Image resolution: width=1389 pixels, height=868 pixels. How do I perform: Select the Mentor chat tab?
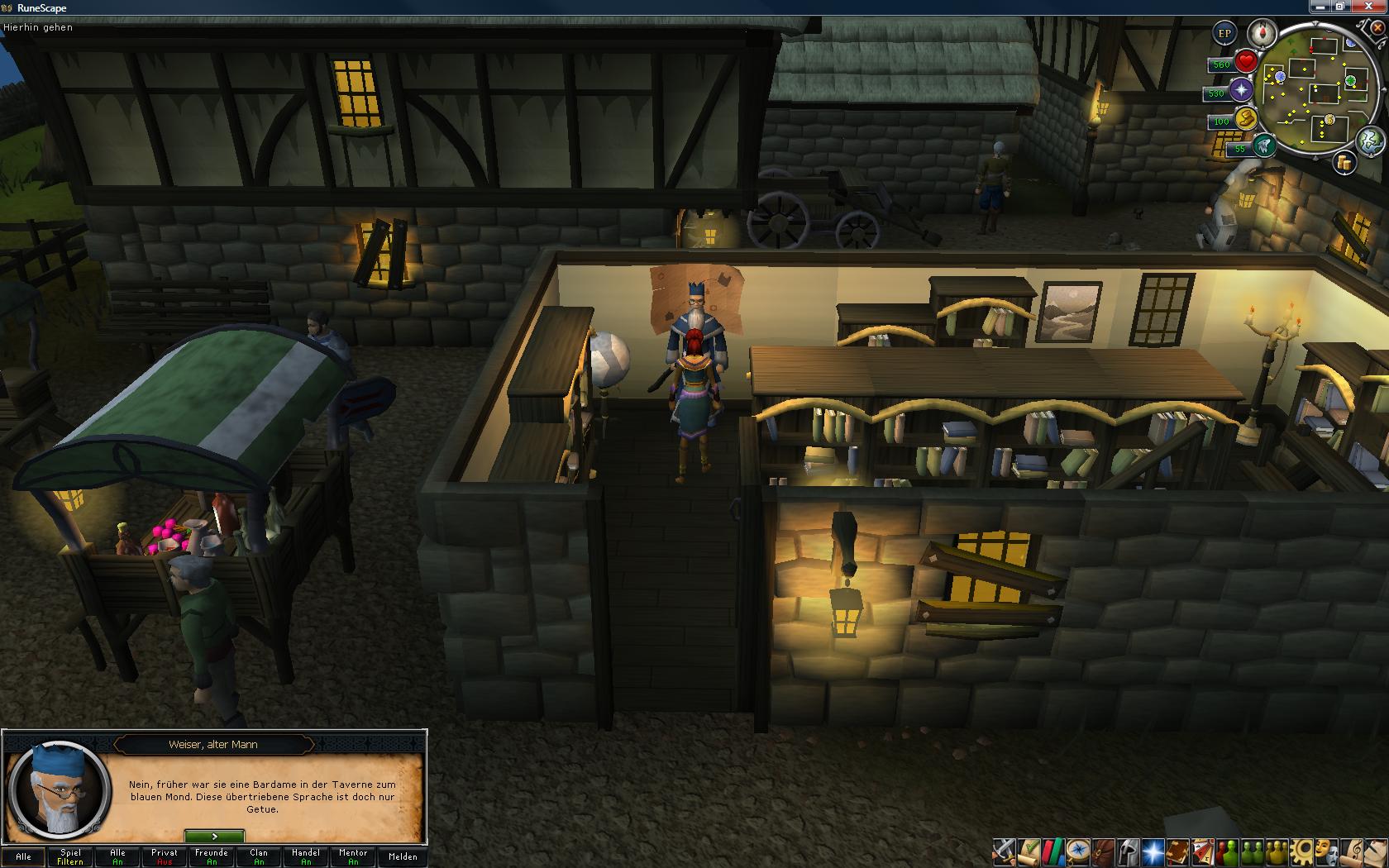(353, 856)
